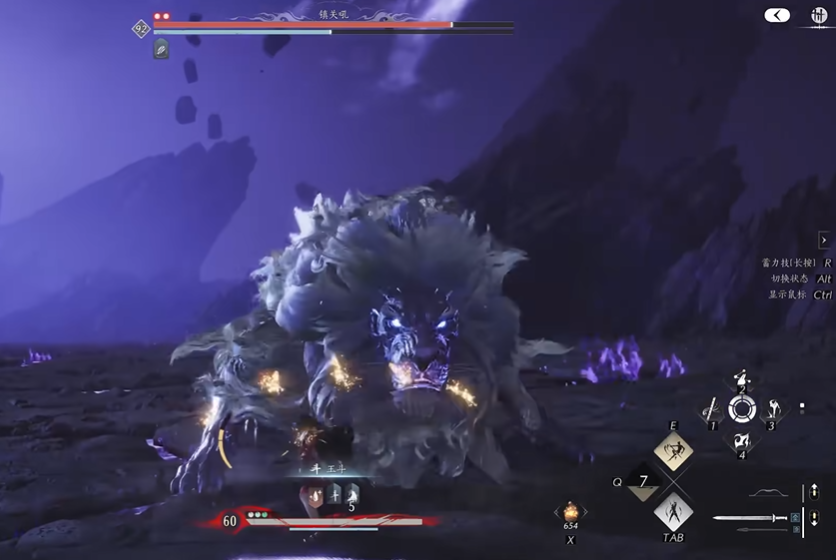The height and width of the screenshot is (560, 836).
Task: Trigger the skill icon numbered 3
Action: coord(771,409)
